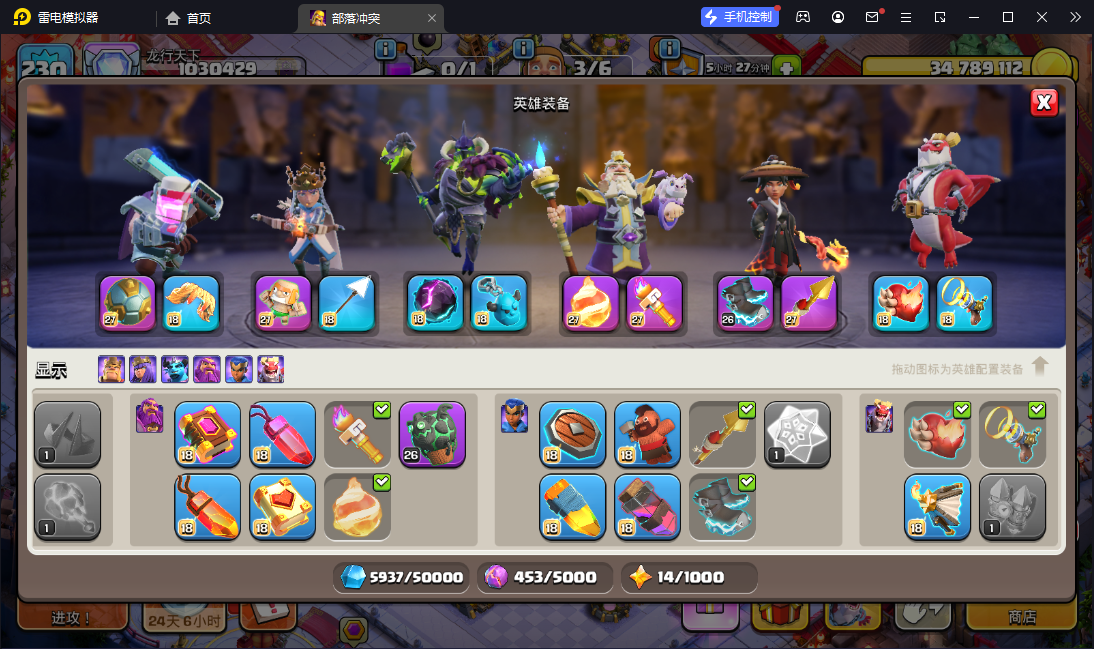Choose the Haste Vial item

click(572, 506)
